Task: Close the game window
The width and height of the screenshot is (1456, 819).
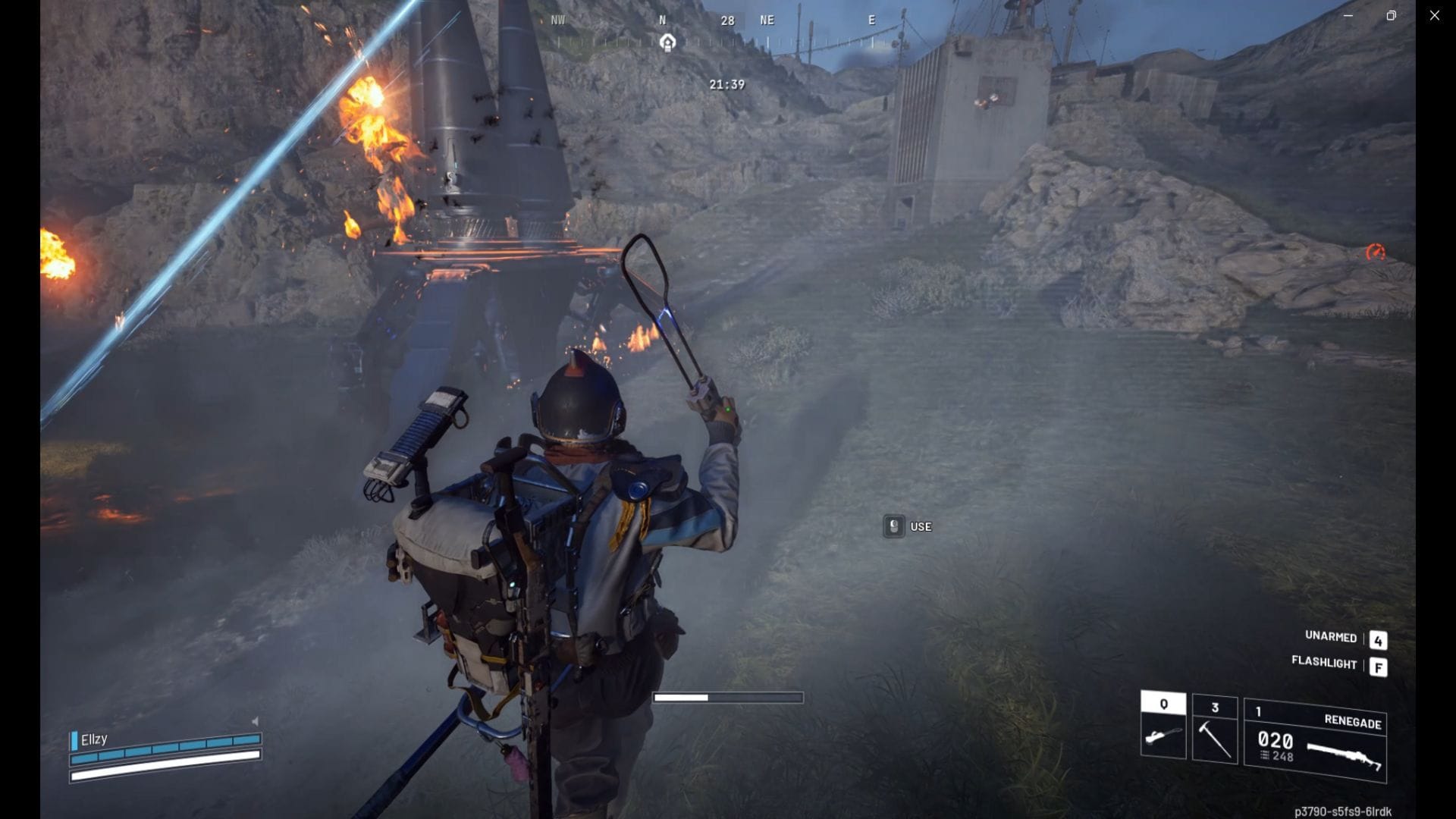Action: point(1434,15)
